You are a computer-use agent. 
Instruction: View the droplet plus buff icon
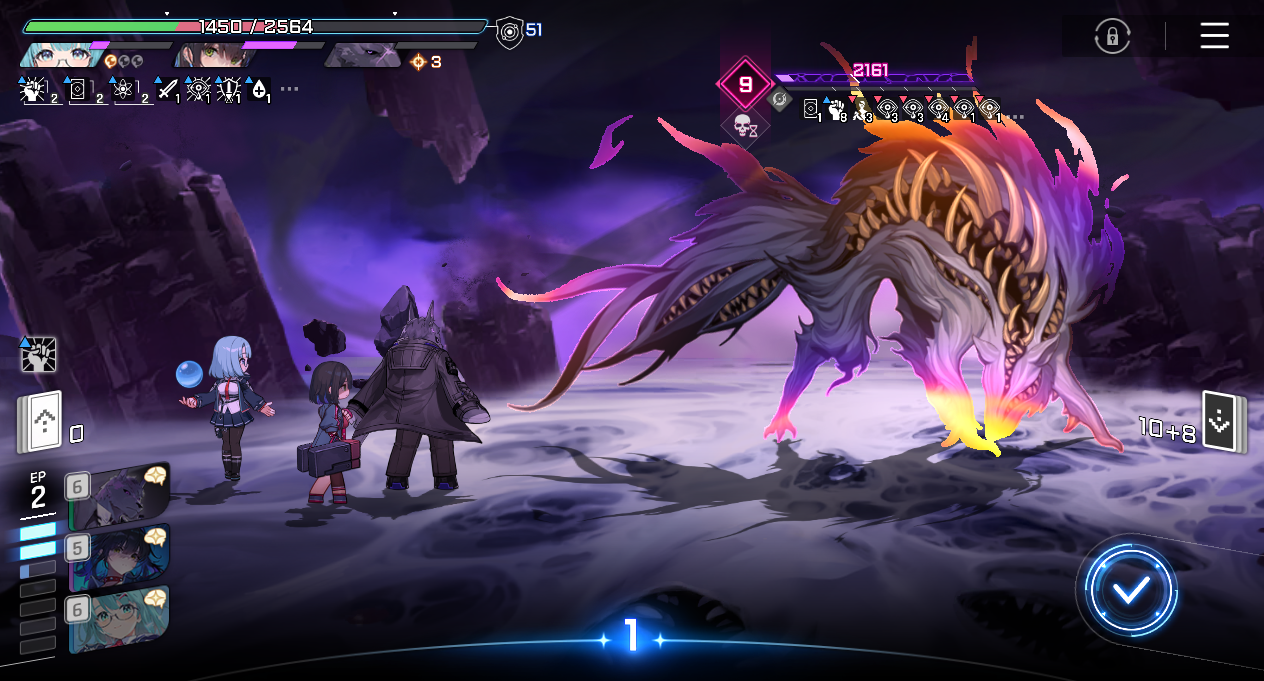pos(259,90)
